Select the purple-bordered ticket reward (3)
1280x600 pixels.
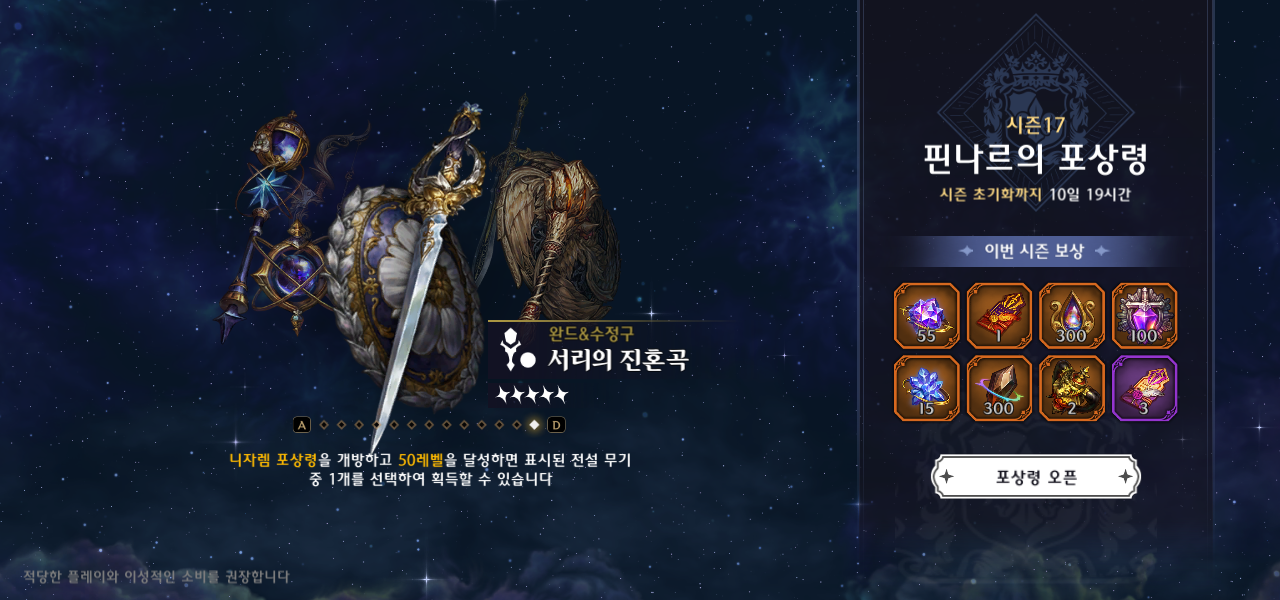coord(1145,388)
